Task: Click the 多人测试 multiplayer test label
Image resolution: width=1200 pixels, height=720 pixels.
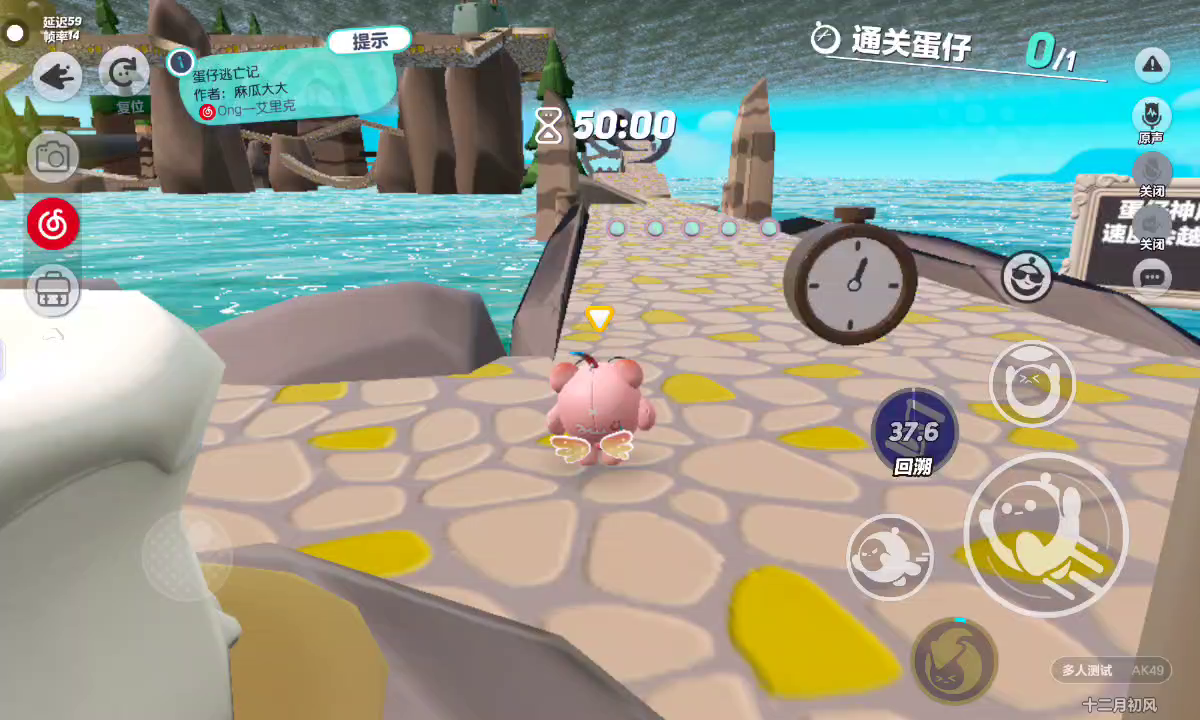Action: click(x=1088, y=670)
